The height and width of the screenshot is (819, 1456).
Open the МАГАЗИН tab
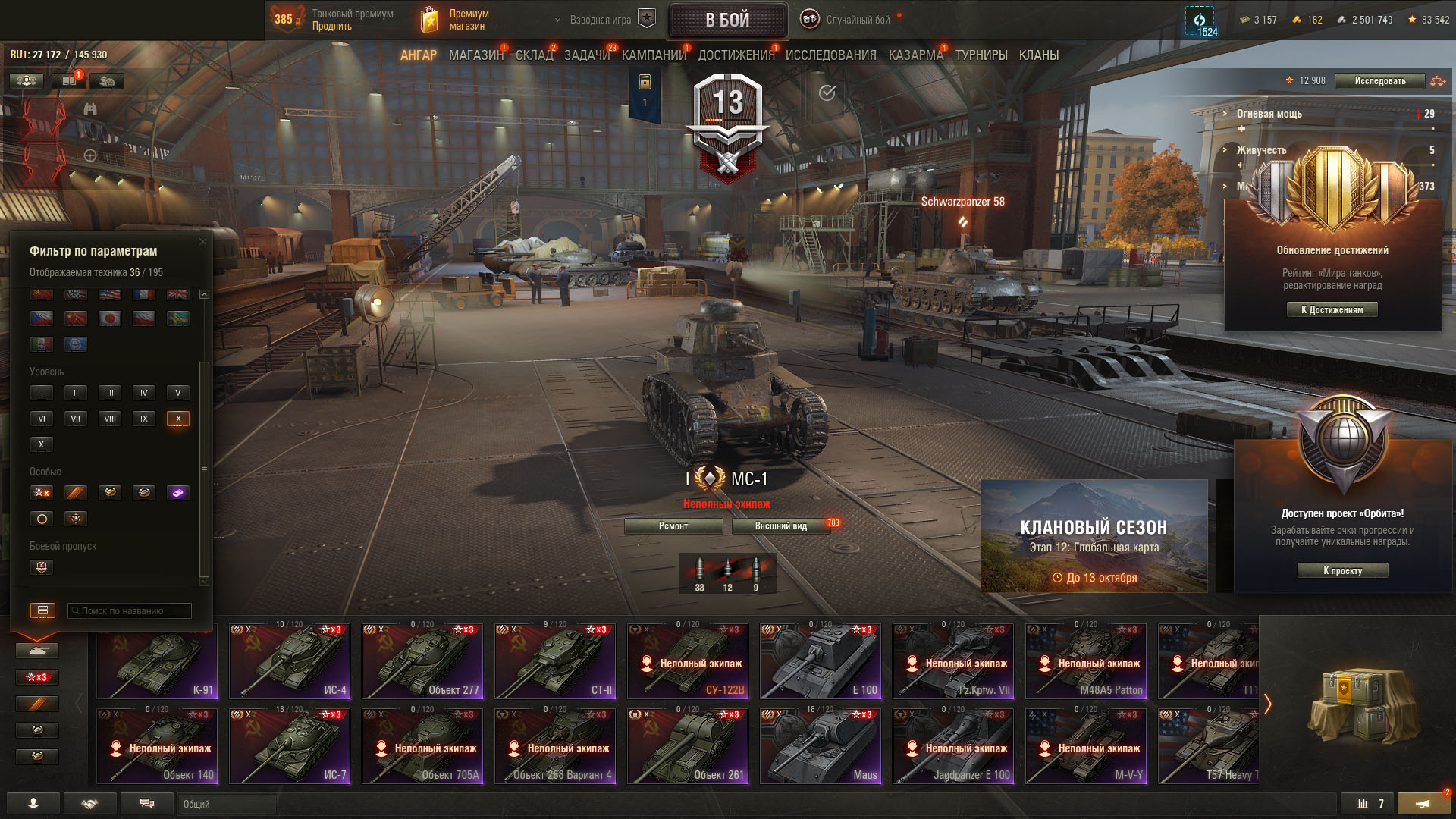point(475,55)
